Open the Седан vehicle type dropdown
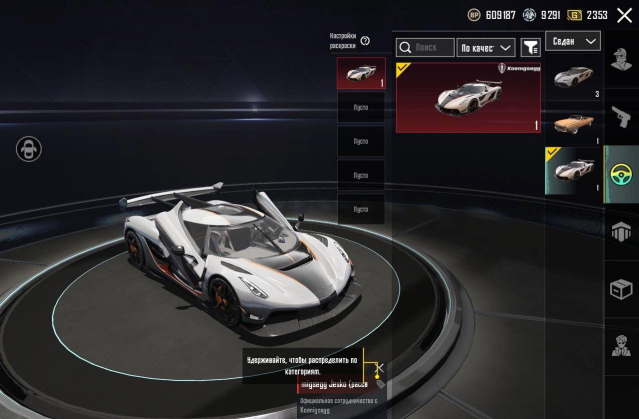 (x=575, y=41)
